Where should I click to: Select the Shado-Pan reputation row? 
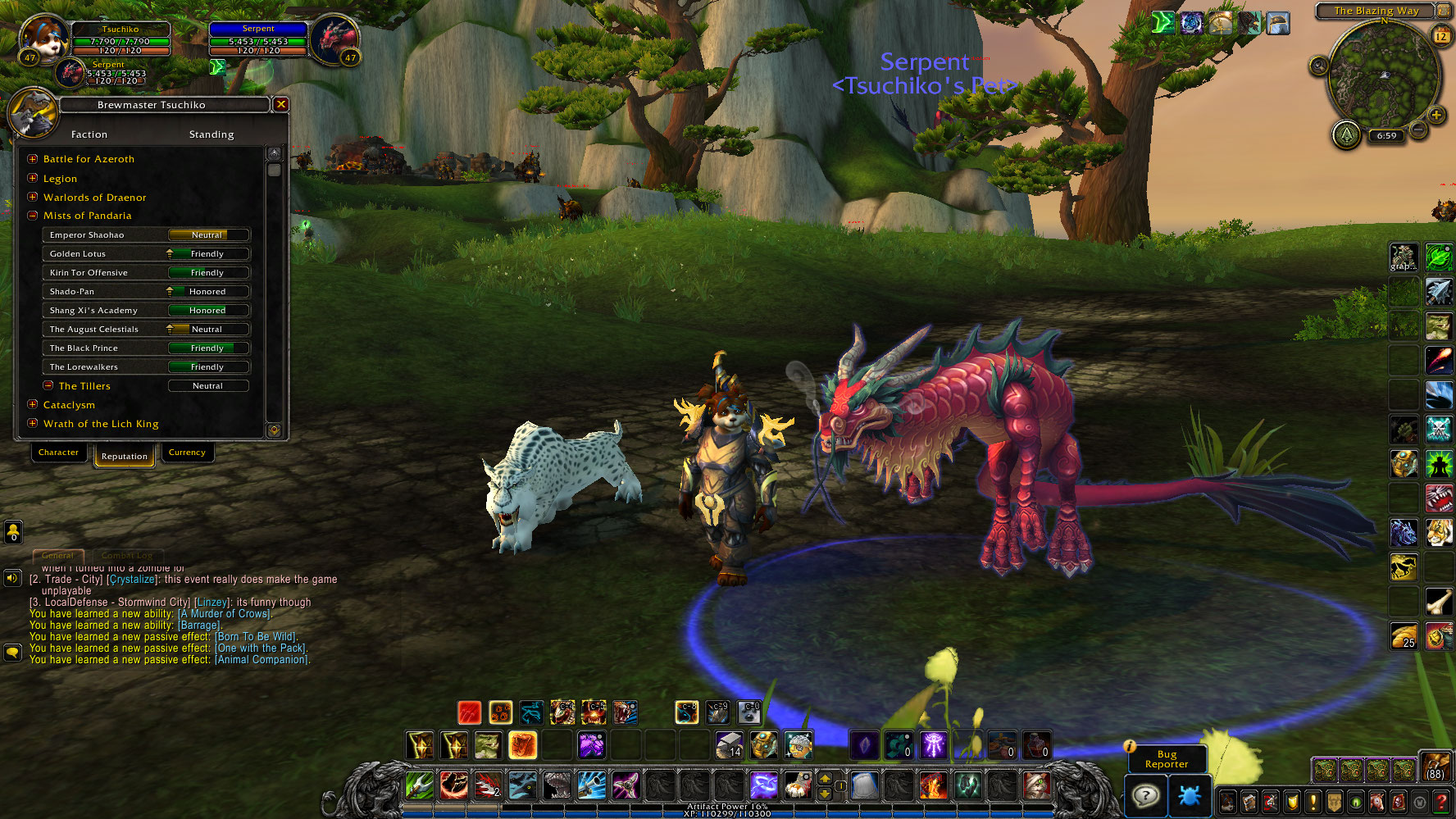[x=146, y=292]
